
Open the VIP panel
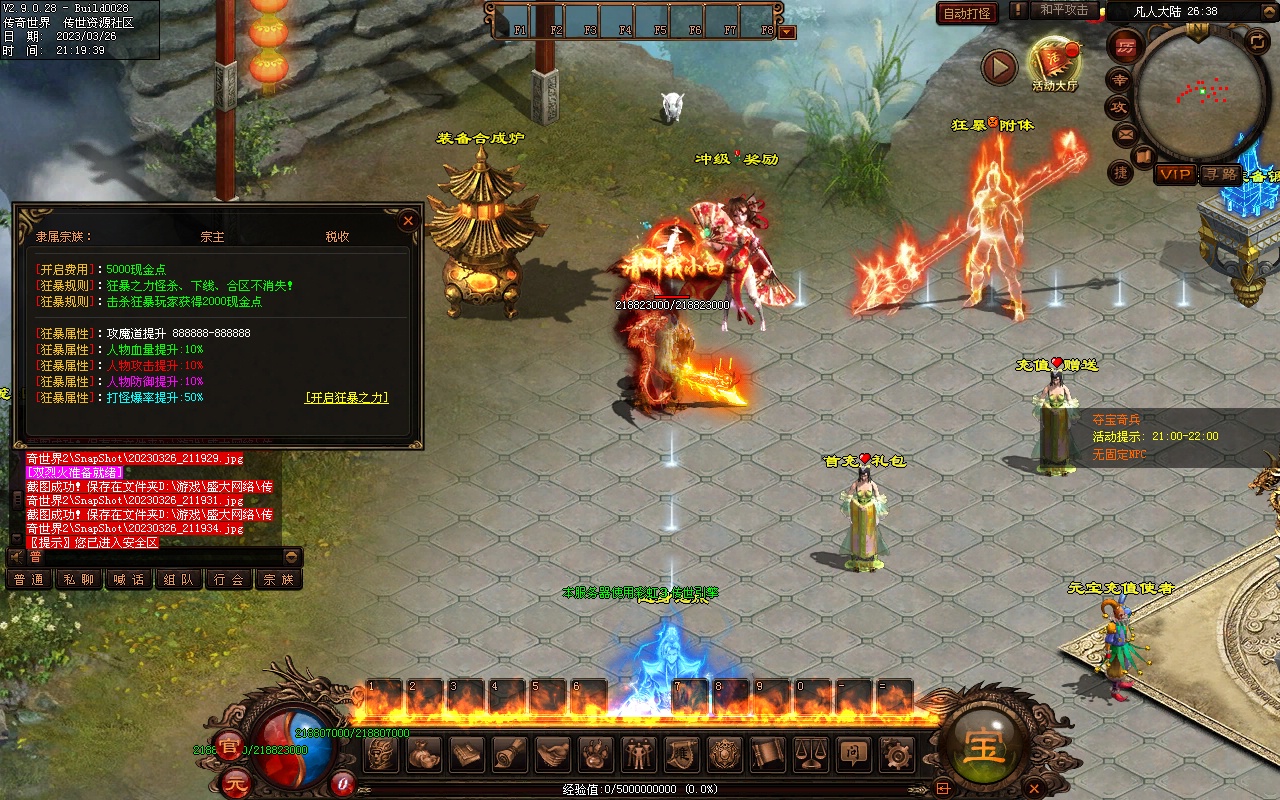pos(1175,175)
